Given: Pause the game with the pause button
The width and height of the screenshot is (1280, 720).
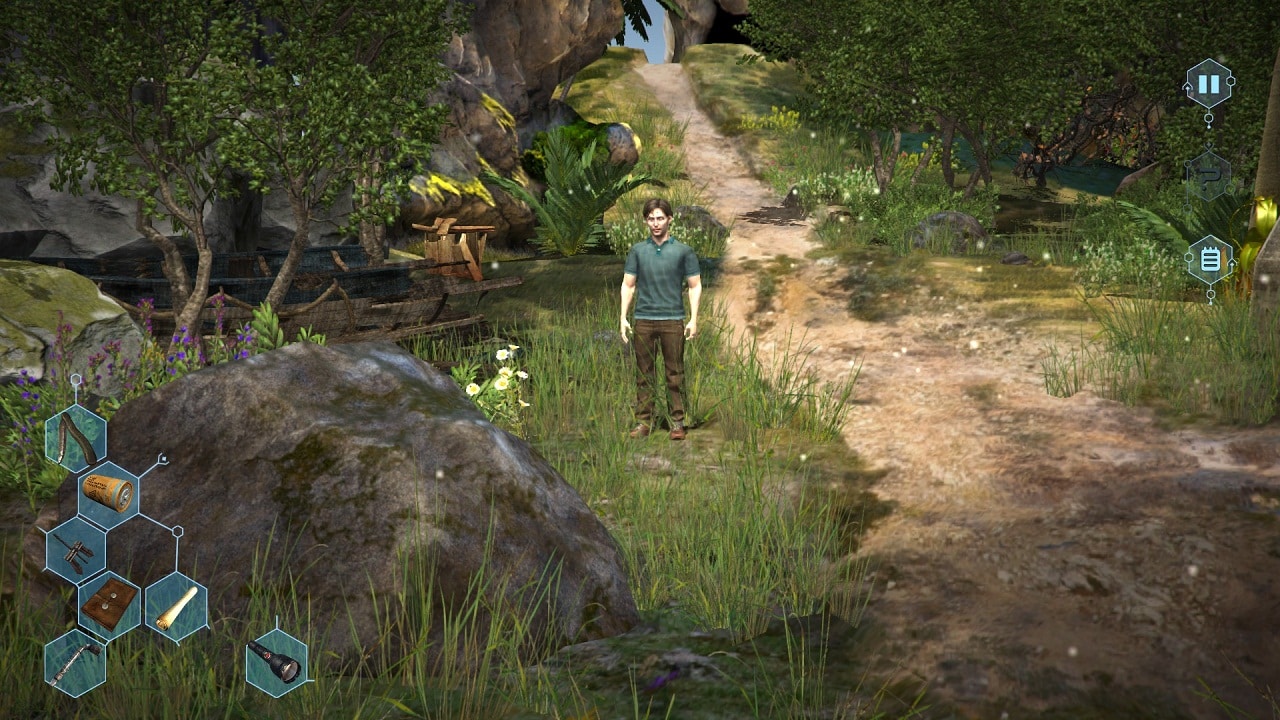Looking at the screenshot, I should click(x=1208, y=84).
